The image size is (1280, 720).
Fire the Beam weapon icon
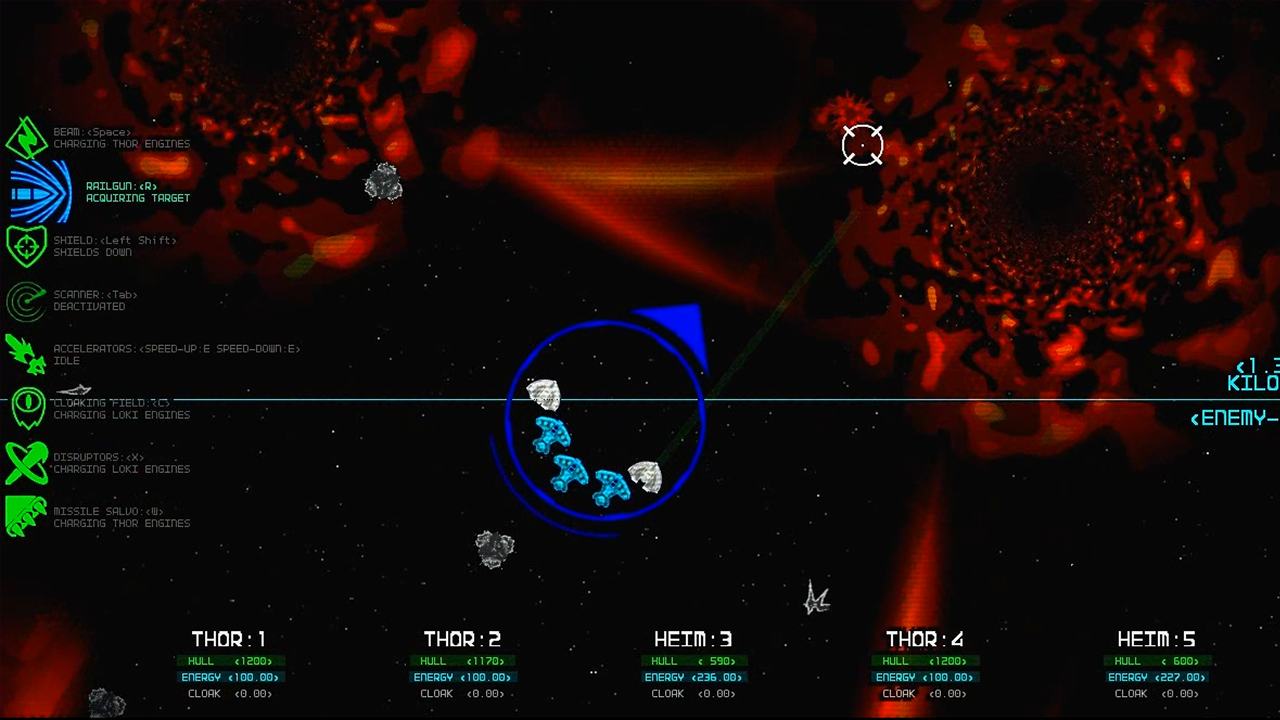coord(27,137)
